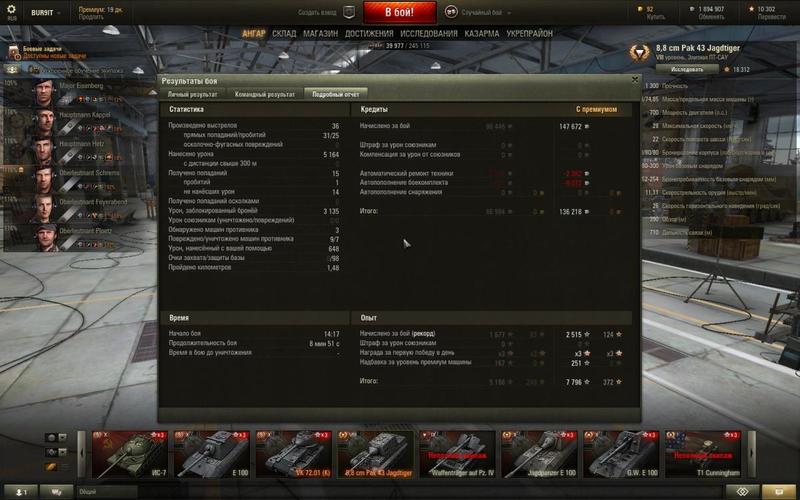Switch to the Личный результат tab

192,94
